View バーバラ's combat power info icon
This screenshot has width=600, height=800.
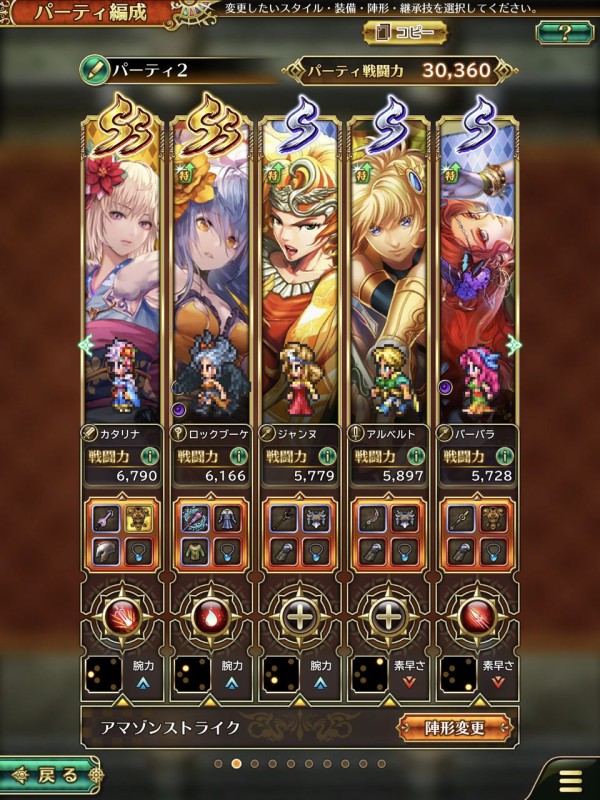[502, 456]
